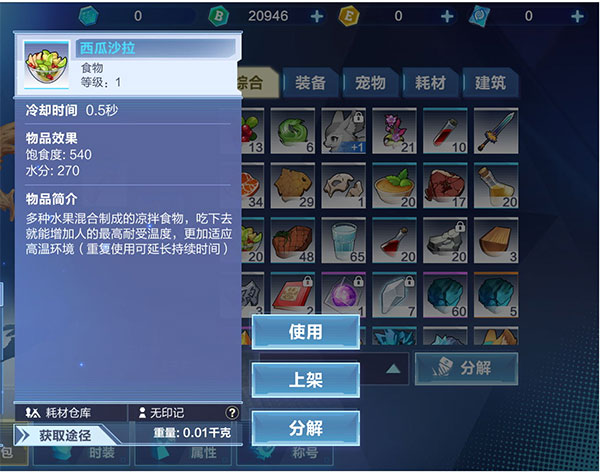This screenshot has height=472, width=600.
Task: Dismantle the item via popup 分解 button
Action: coord(305,428)
